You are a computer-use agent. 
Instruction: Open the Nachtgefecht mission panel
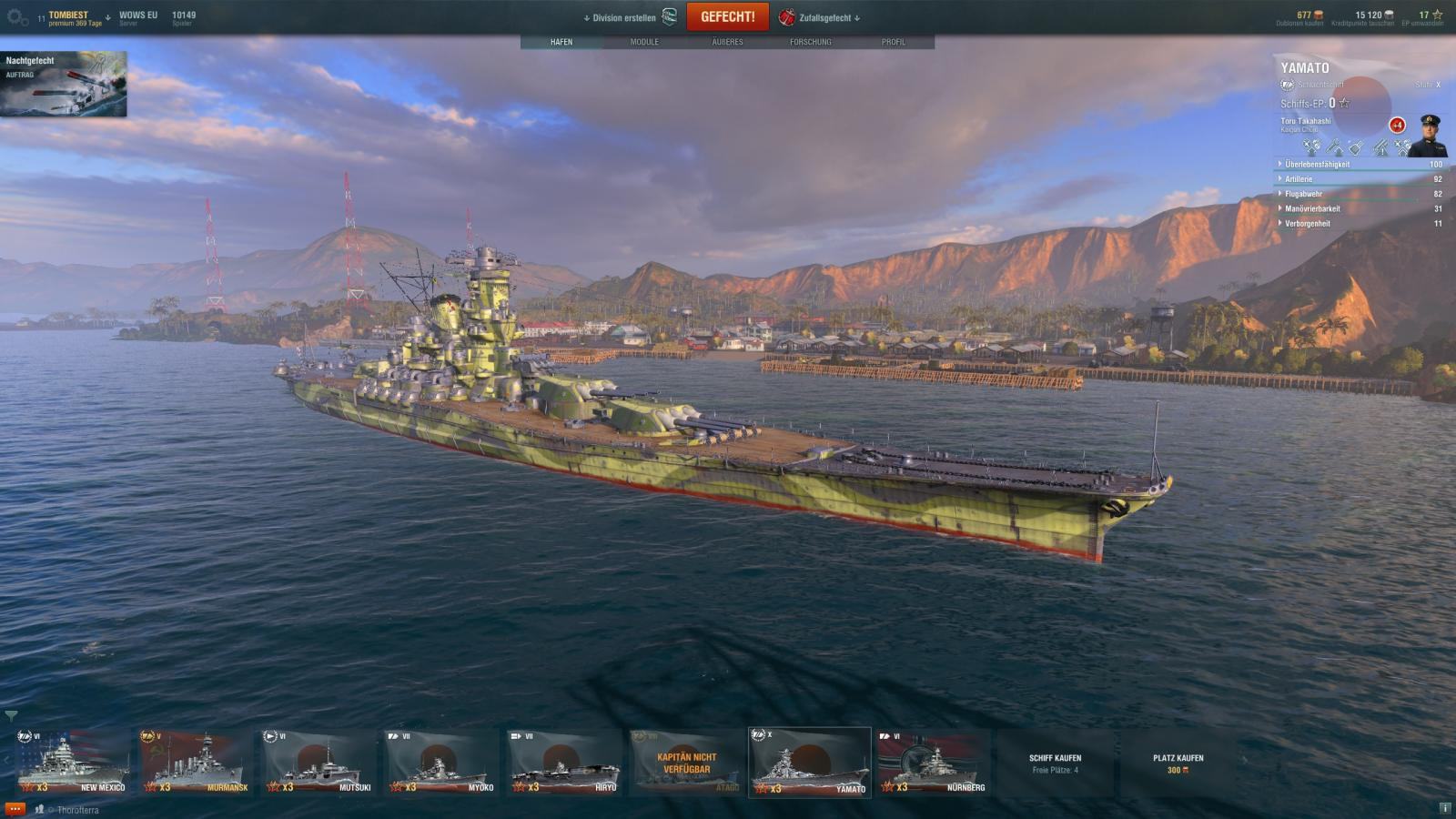pos(64,84)
